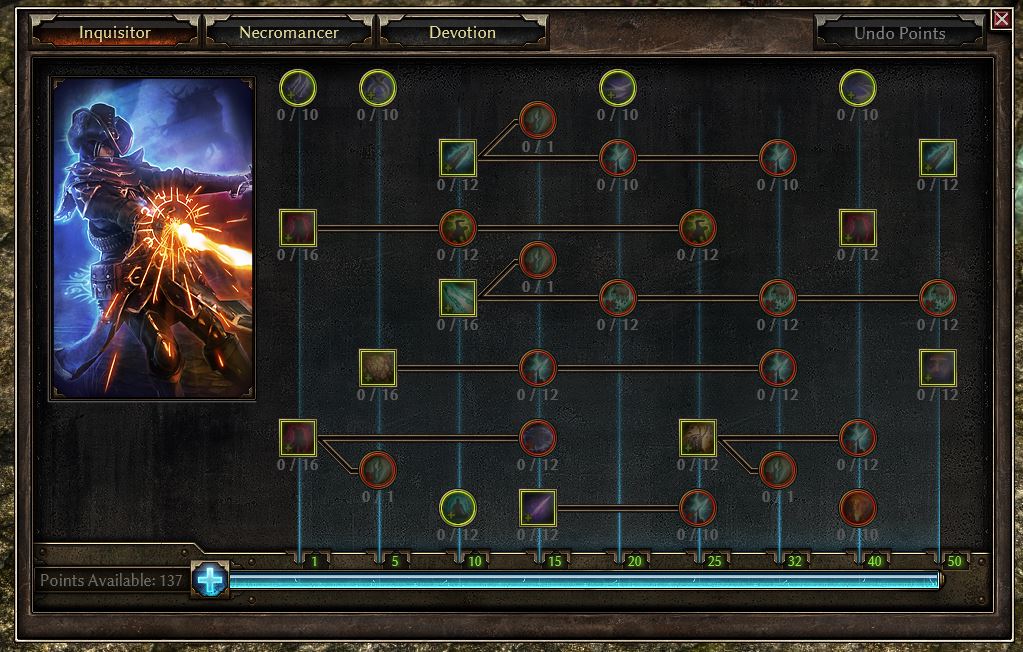Pick the purple hooded square skill
1023x652 pixels.
(938, 368)
